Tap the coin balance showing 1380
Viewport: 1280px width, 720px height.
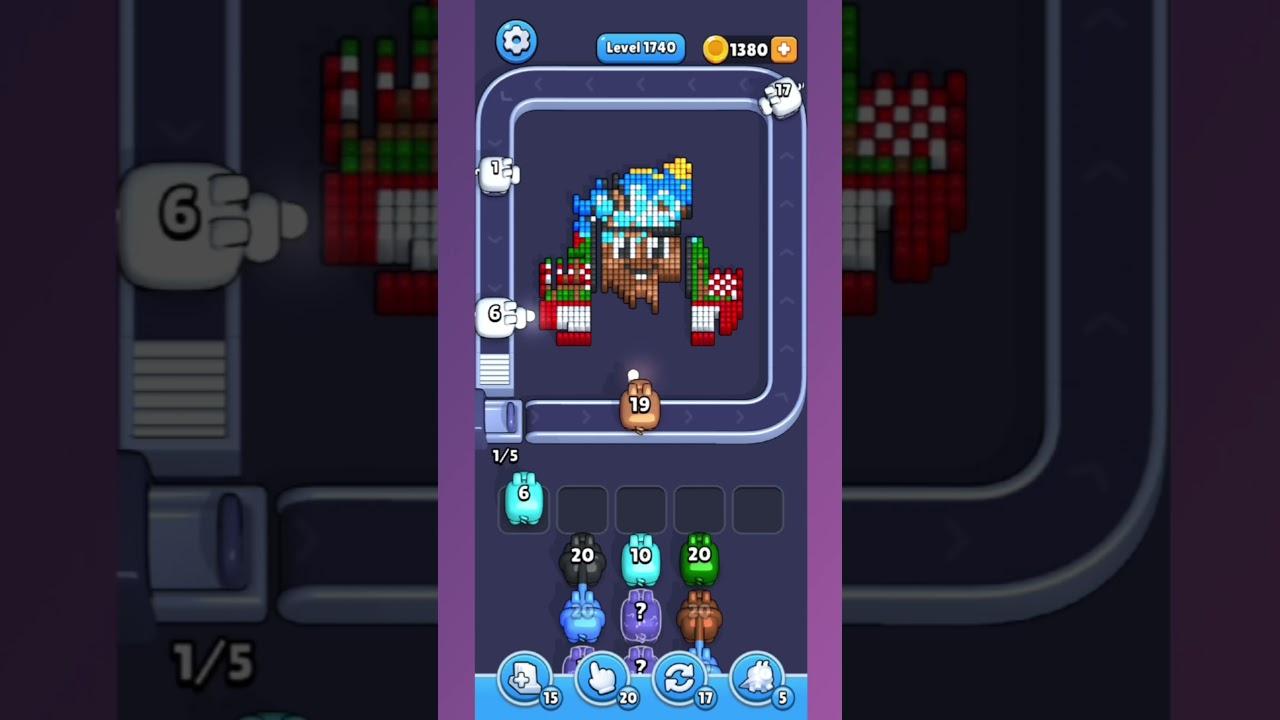748,48
